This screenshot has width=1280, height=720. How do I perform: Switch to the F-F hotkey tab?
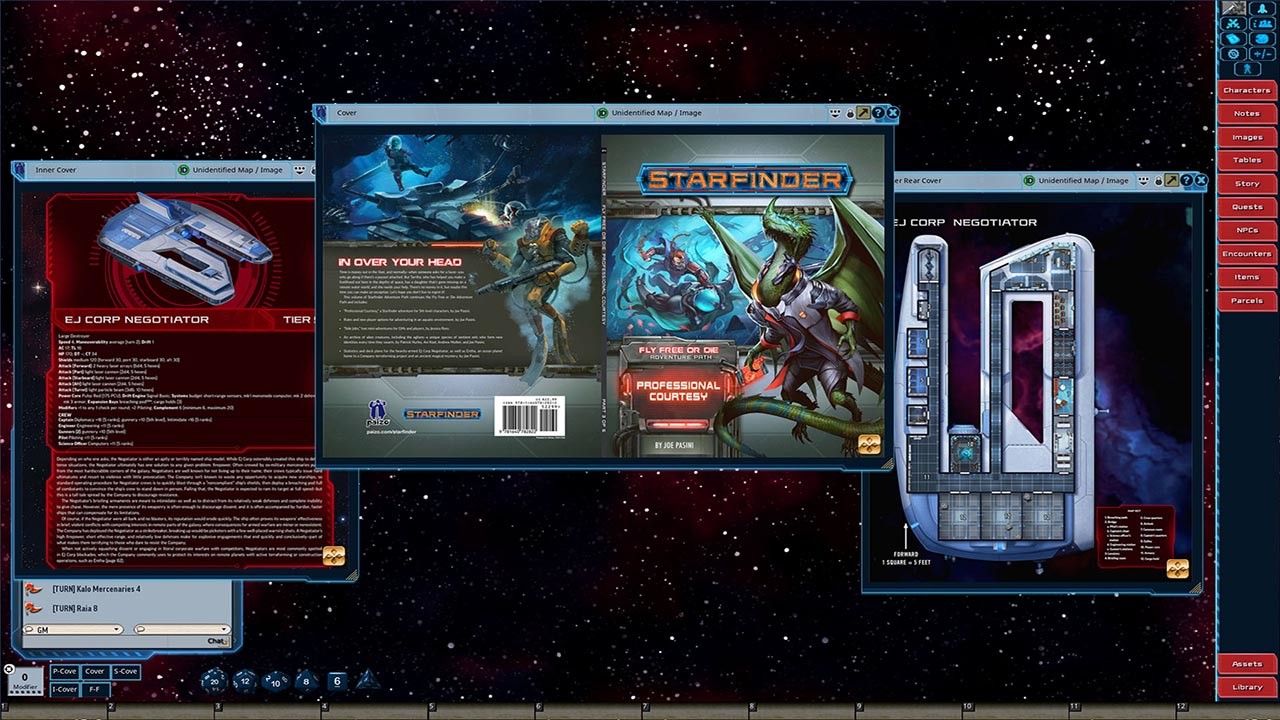96,689
